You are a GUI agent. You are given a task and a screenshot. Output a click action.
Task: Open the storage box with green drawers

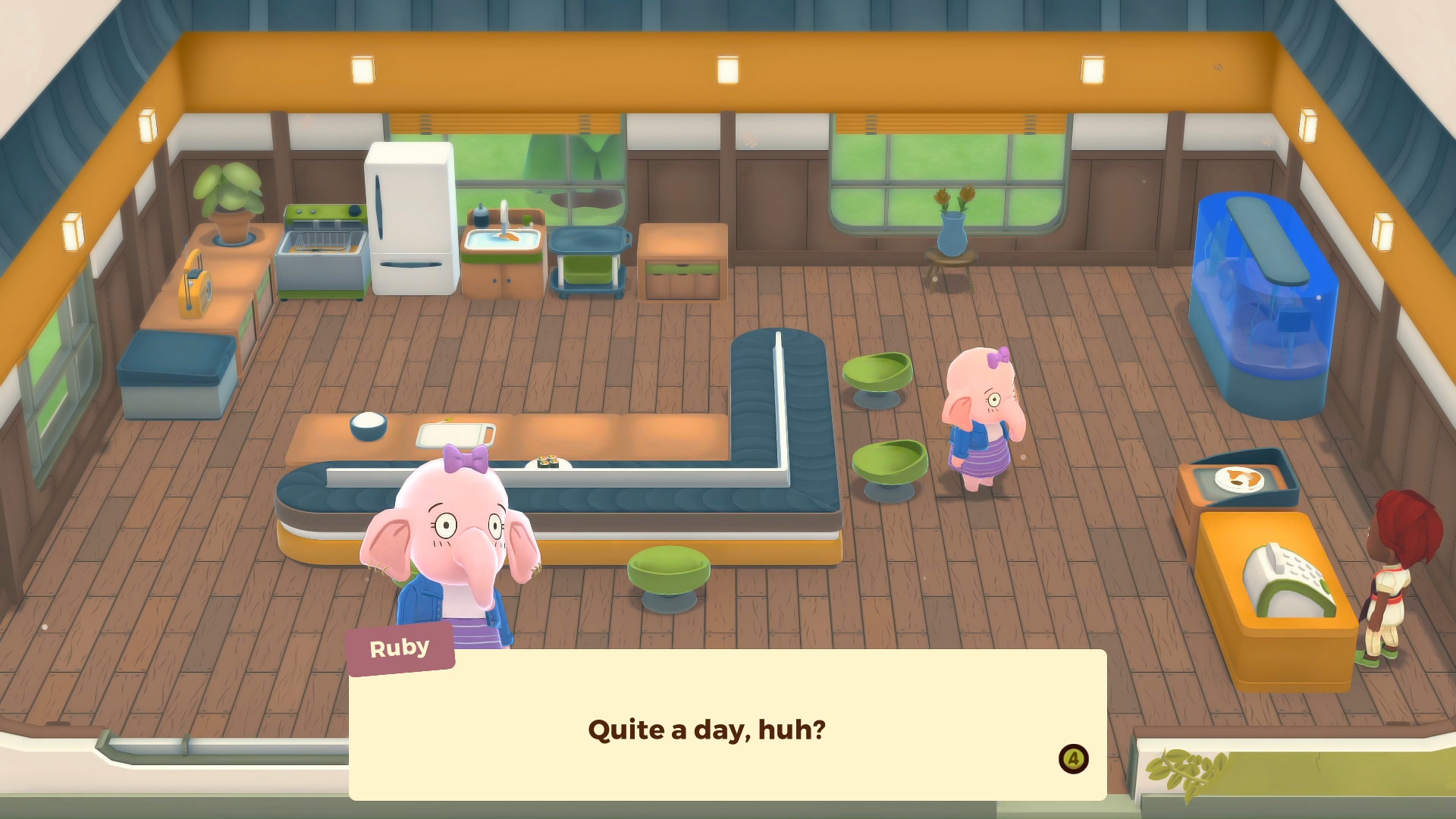(681, 258)
